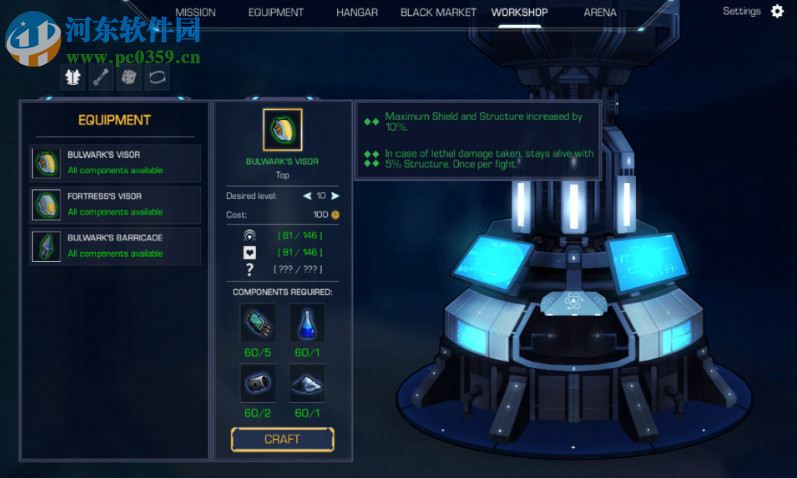797x478 pixels.
Task: Select the bone-shaped category icon
Action: point(101,77)
